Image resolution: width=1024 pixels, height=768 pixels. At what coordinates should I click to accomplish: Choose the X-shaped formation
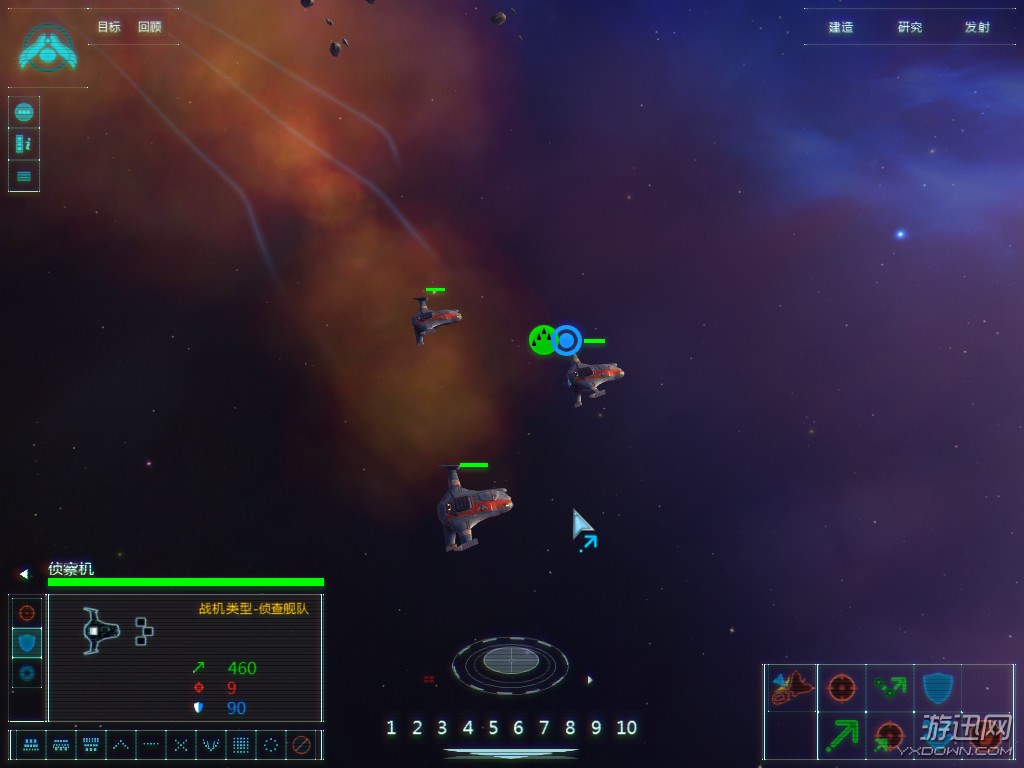[x=180, y=745]
